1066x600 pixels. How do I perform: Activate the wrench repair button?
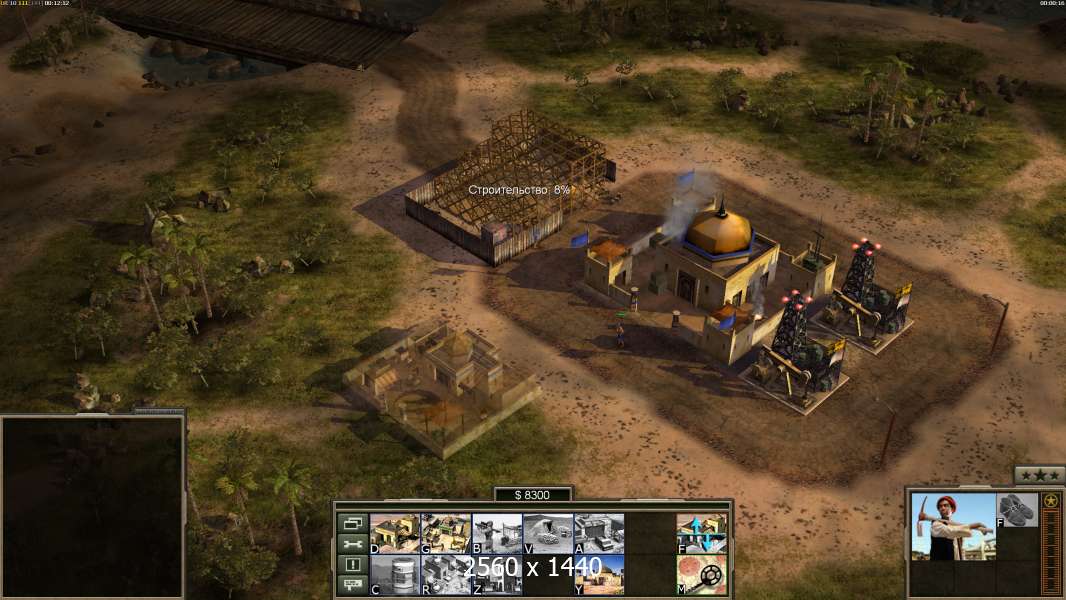click(352, 543)
